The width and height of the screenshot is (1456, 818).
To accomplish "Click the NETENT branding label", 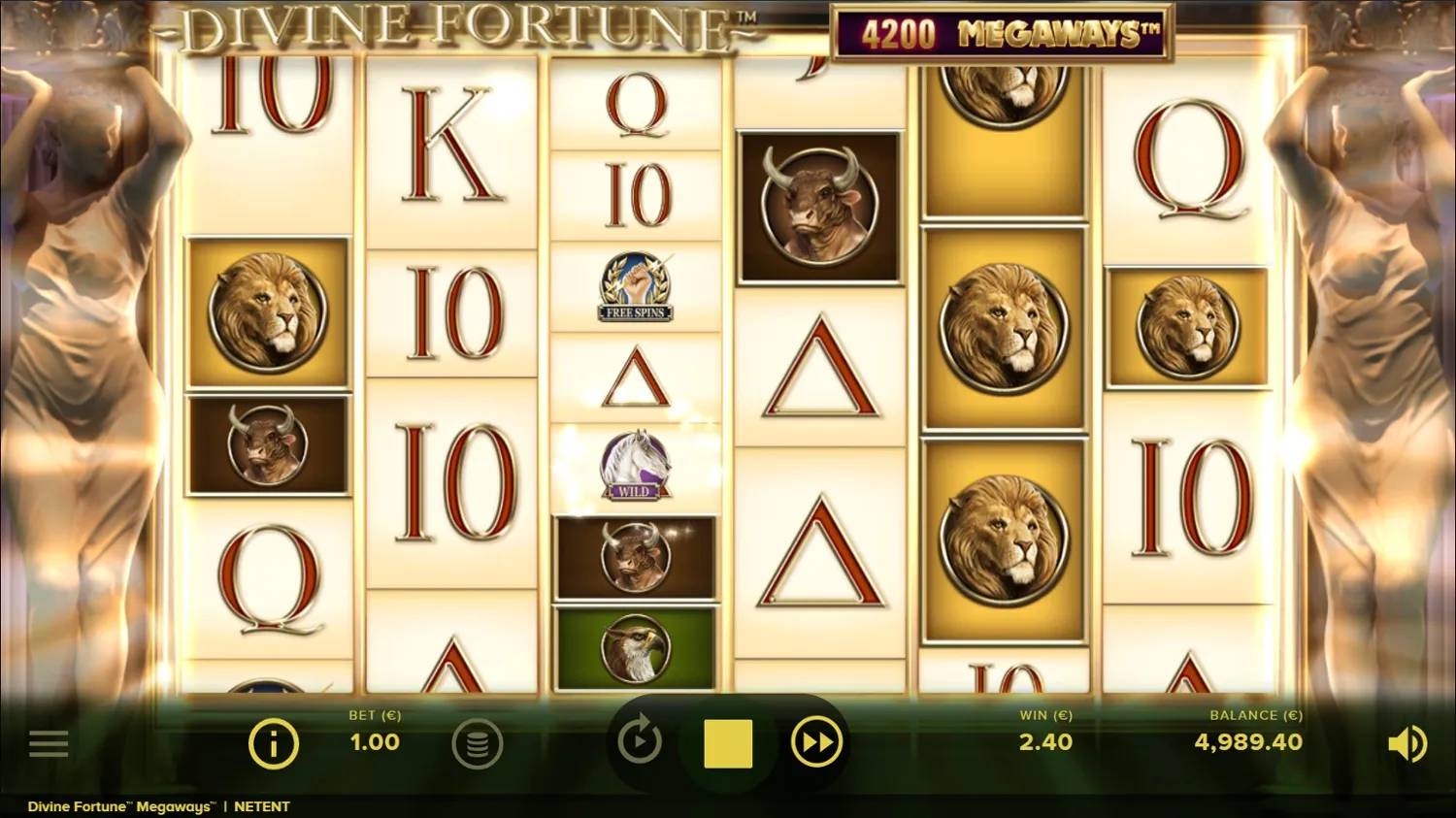I will click(264, 805).
